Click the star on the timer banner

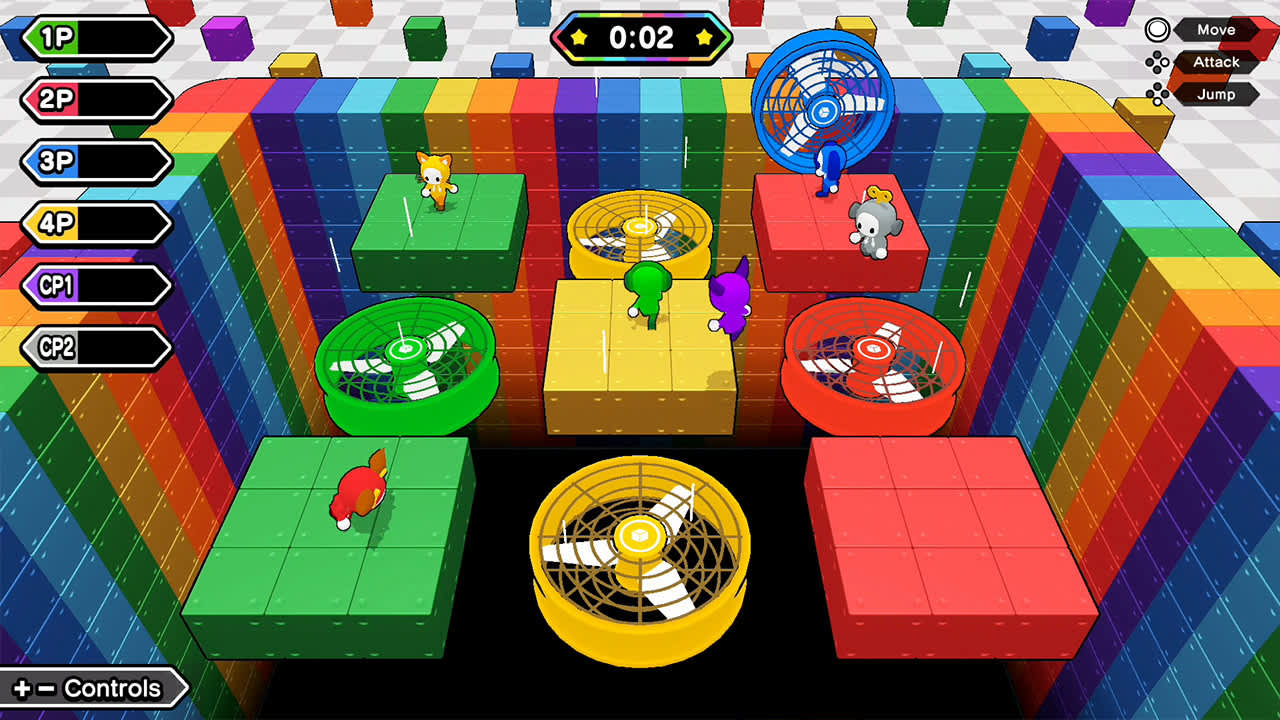coord(578,39)
